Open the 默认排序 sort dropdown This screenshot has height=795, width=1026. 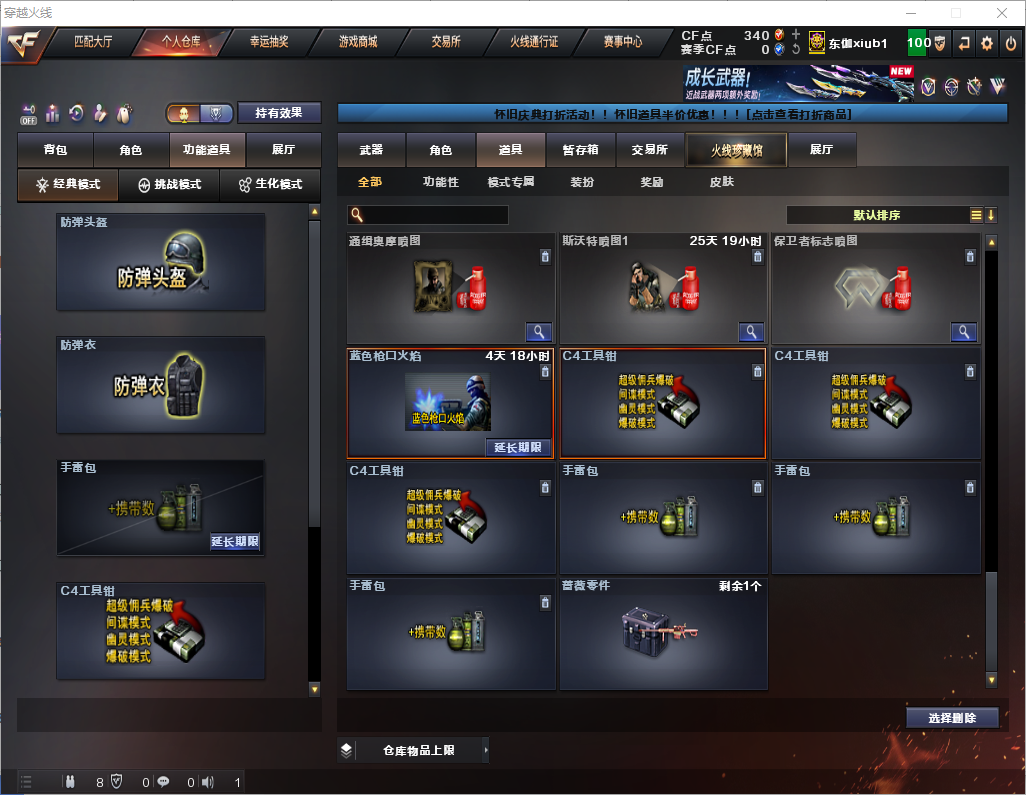(x=878, y=215)
